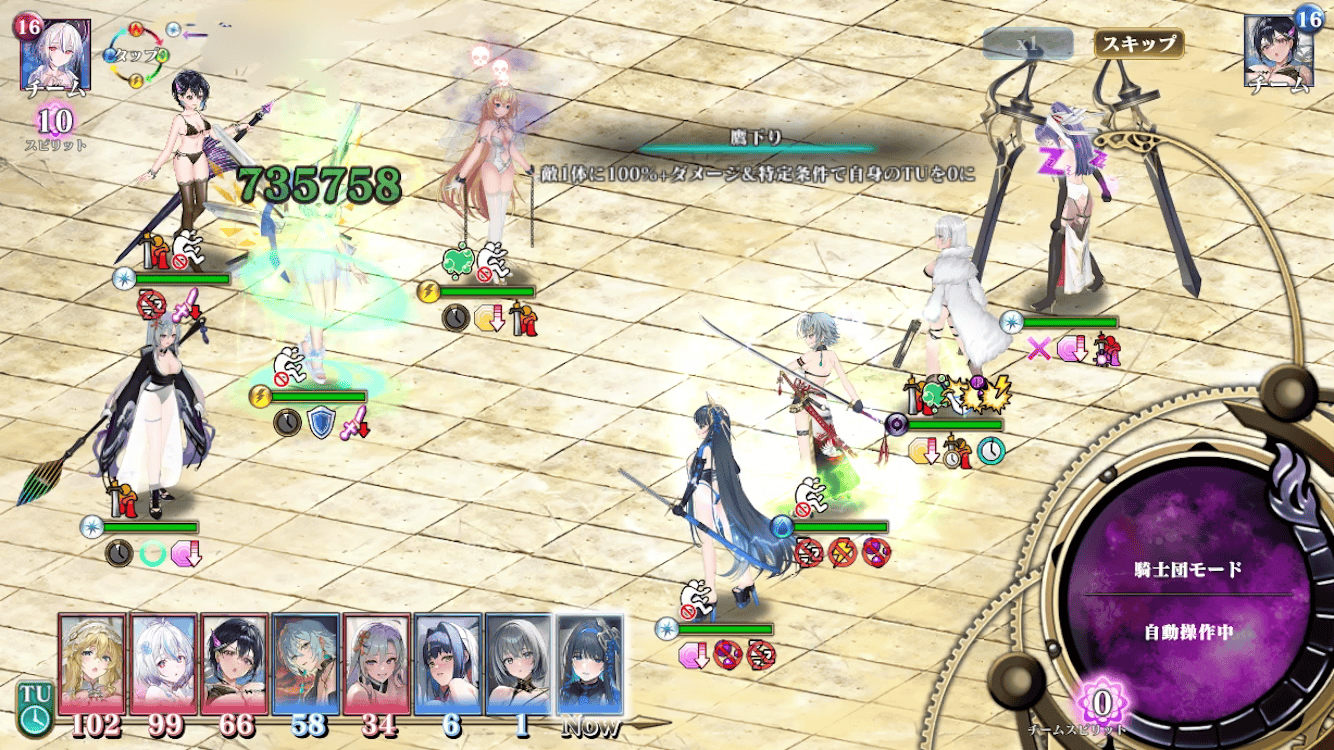Select the portrait marked Now
The height and width of the screenshot is (750, 1334).
point(590,664)
